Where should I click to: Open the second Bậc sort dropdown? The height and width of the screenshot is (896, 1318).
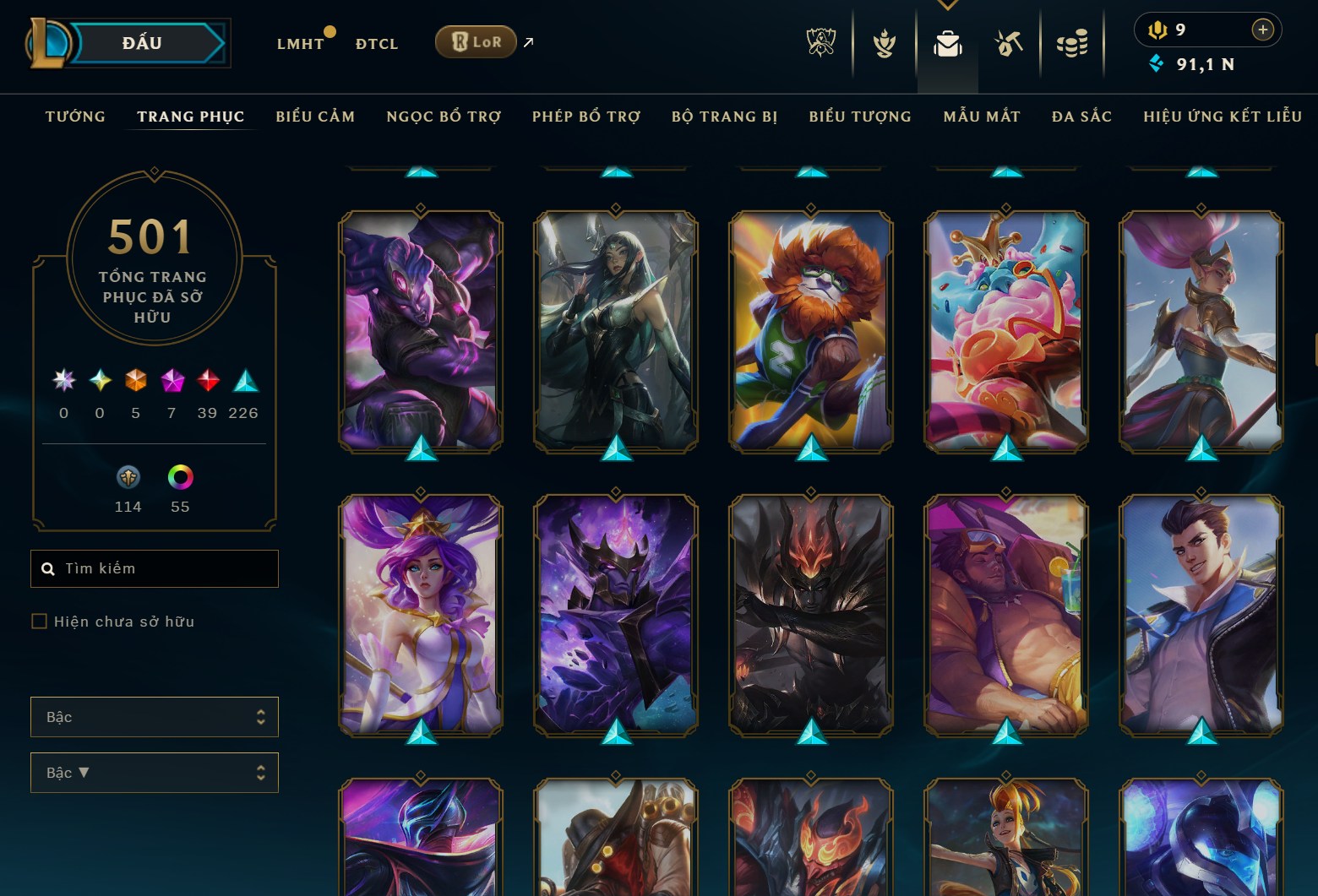click(x=155, y=772)
